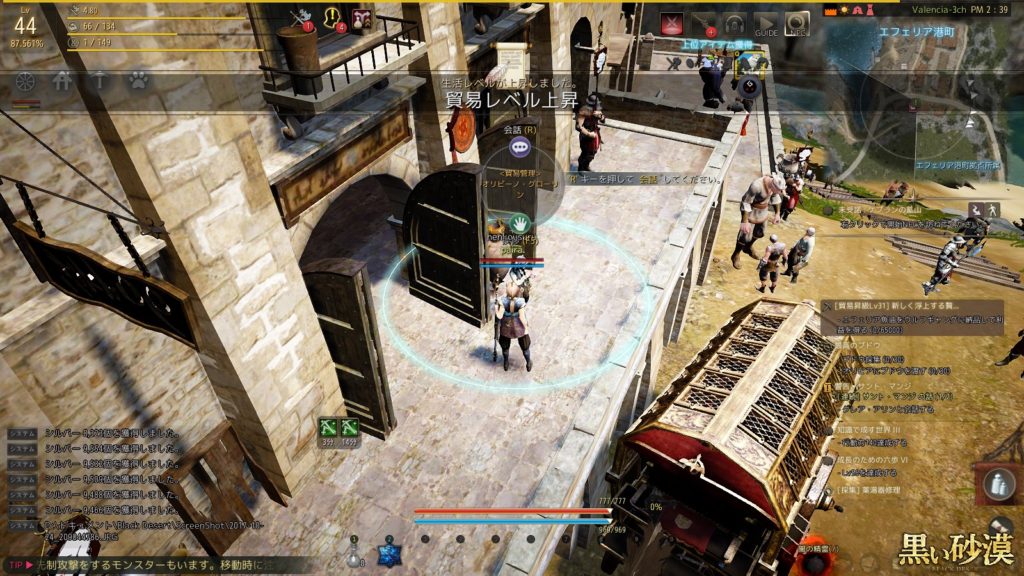Open the house icon under the status bars
The image size is (1024, 576).
(x=62, y=81)
